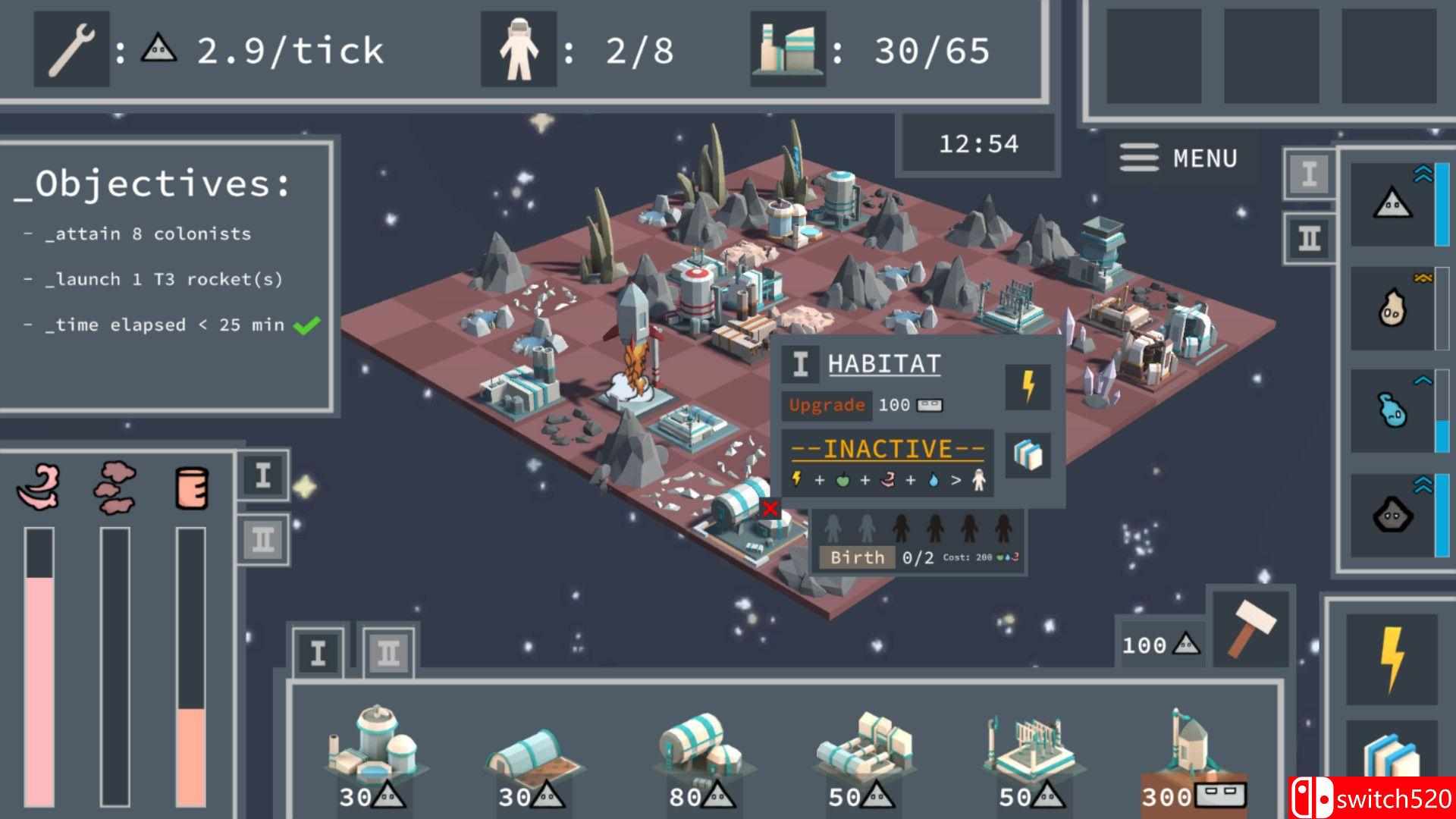The height and width of the screenshot is (819, 1456).
Task: Toggle the lightning bolt in the Habitat popup
Action: (x=1028, y=387)
